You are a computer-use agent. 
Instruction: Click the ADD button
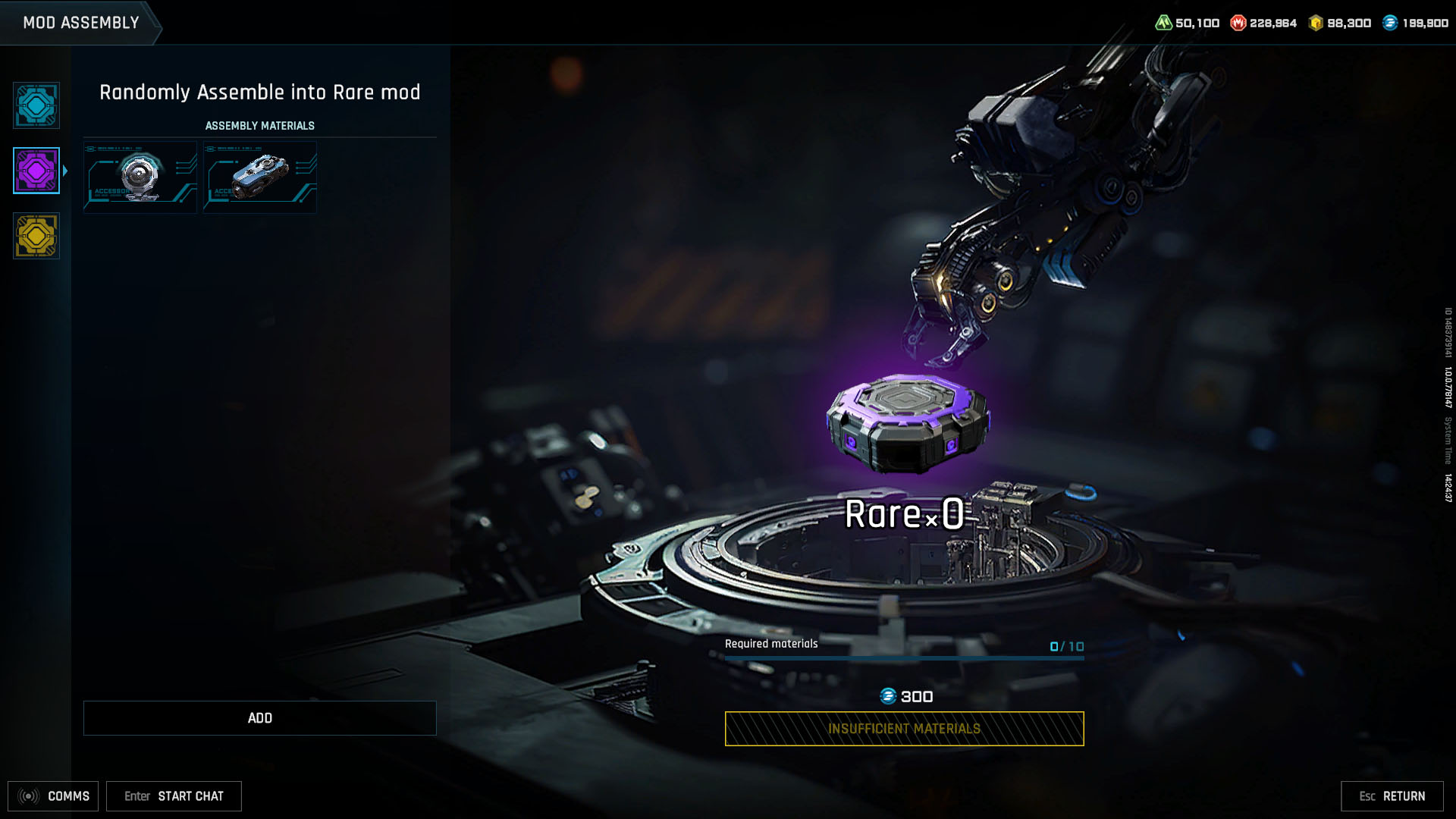click(x=259, y=717)
